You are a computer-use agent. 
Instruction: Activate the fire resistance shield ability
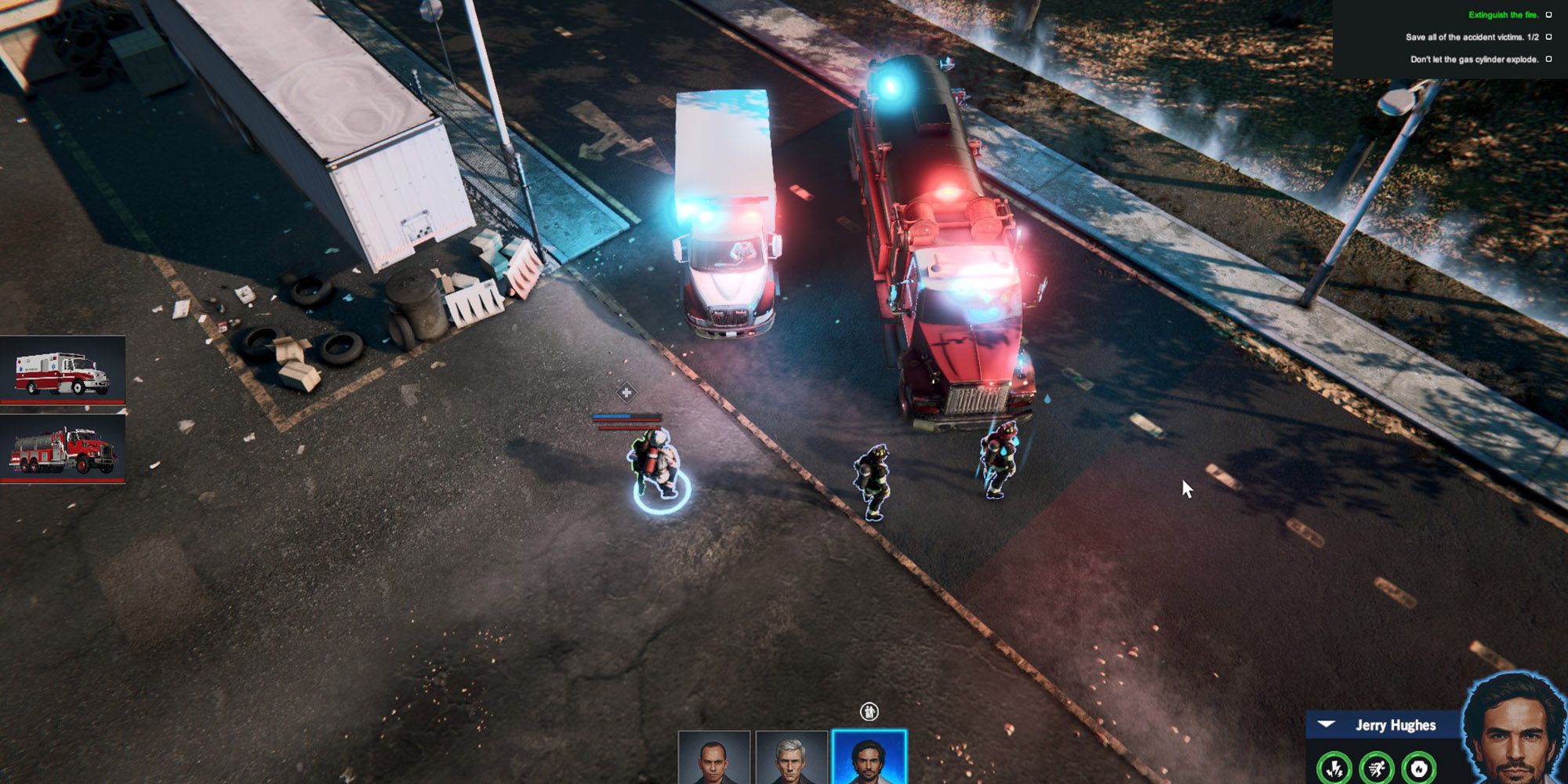pos(1419,768)
